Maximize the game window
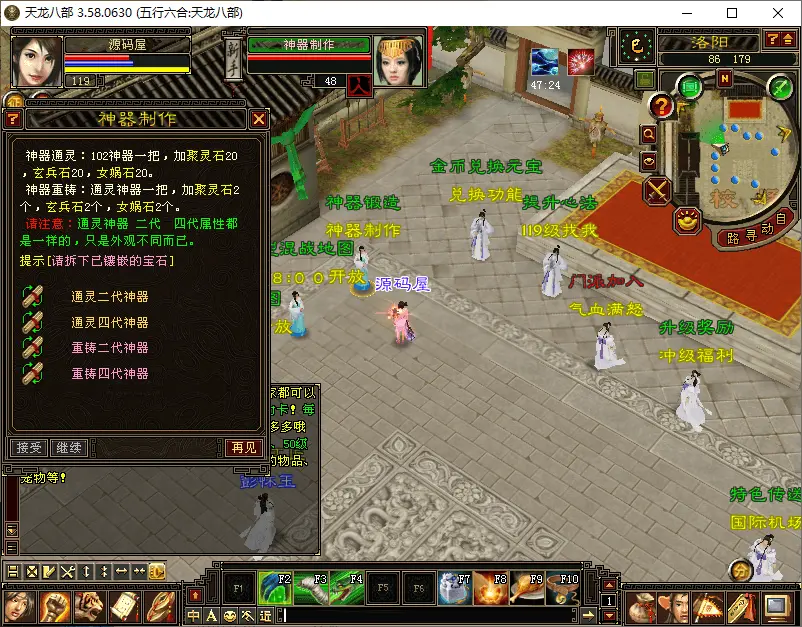The height and width of the screenshot is (627, 802). (x=732, y=13)
